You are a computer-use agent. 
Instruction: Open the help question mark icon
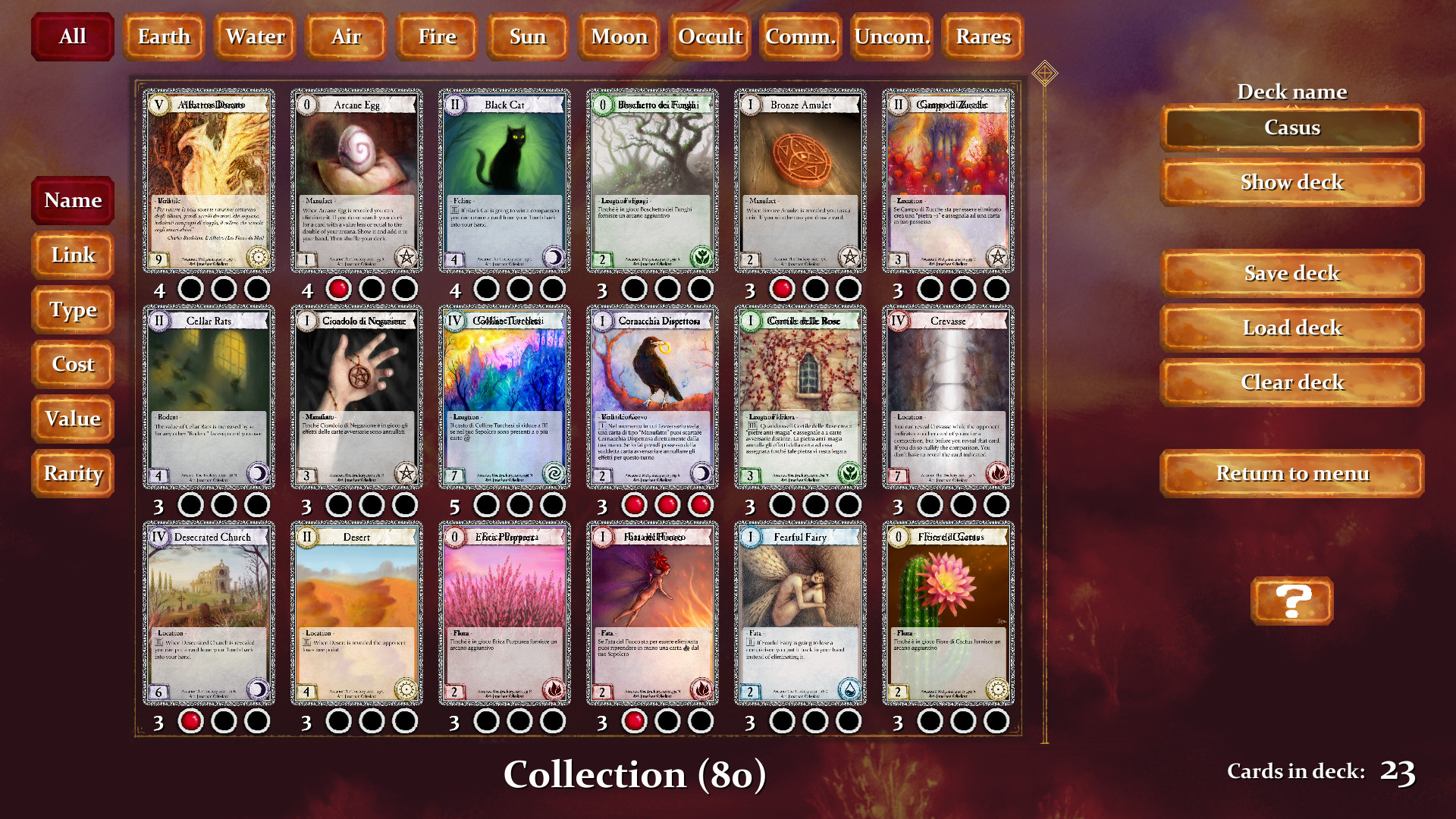tap(1291, 601)
